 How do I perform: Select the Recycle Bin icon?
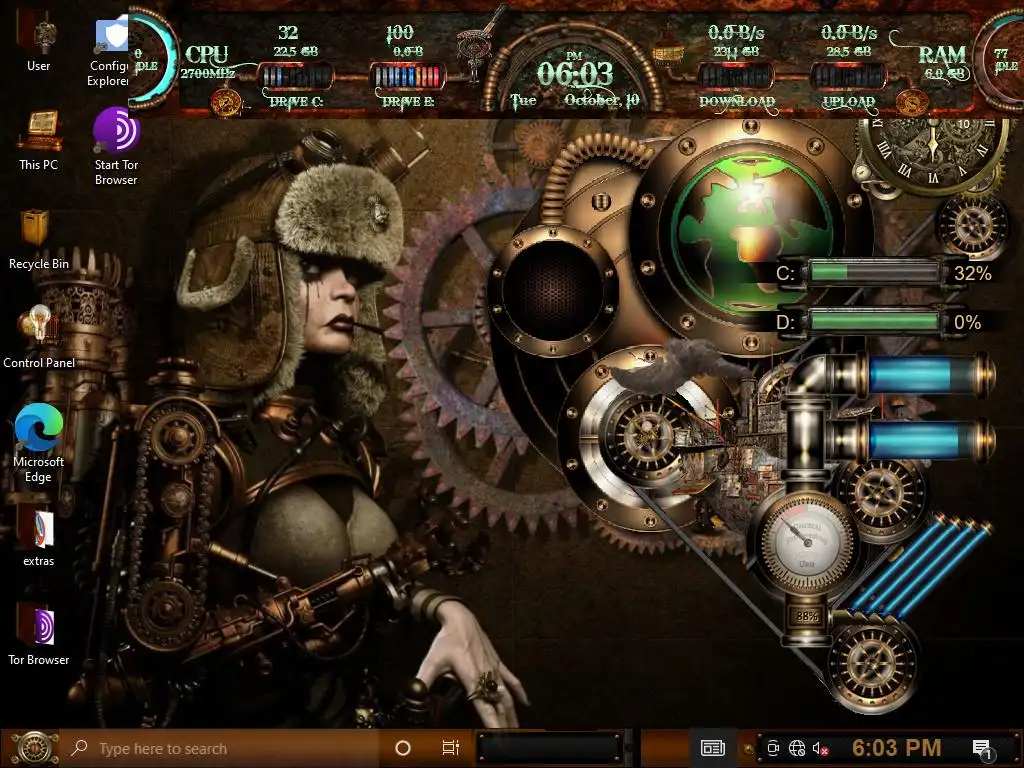[39, 230]
